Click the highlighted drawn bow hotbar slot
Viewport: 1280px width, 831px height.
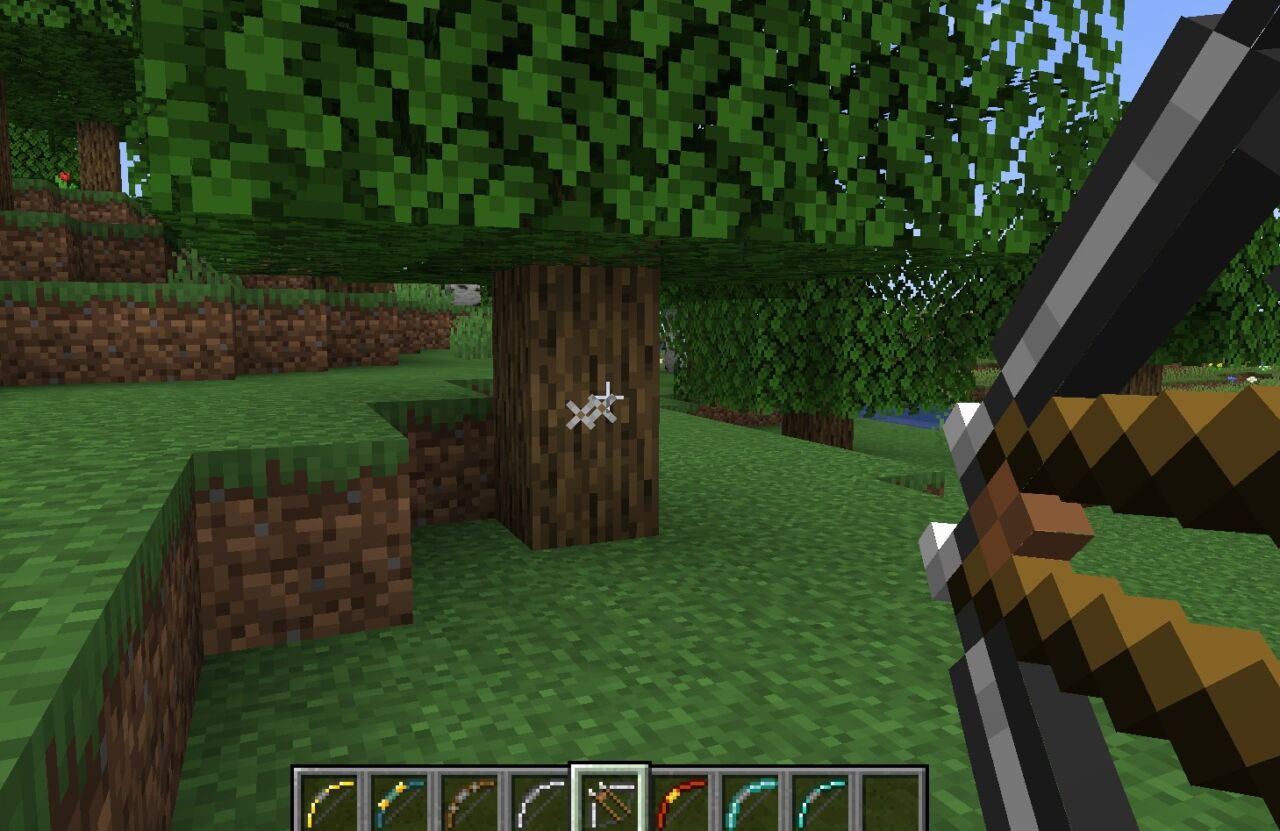(x=610, y=801)
